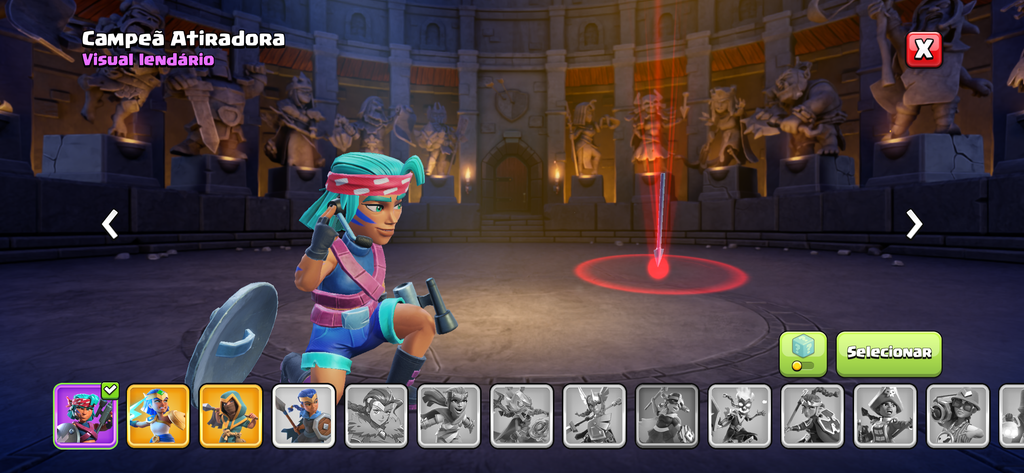Close the skin preview with the red X
Screen dimensions: 1024x473
click(x=924, y=48)
